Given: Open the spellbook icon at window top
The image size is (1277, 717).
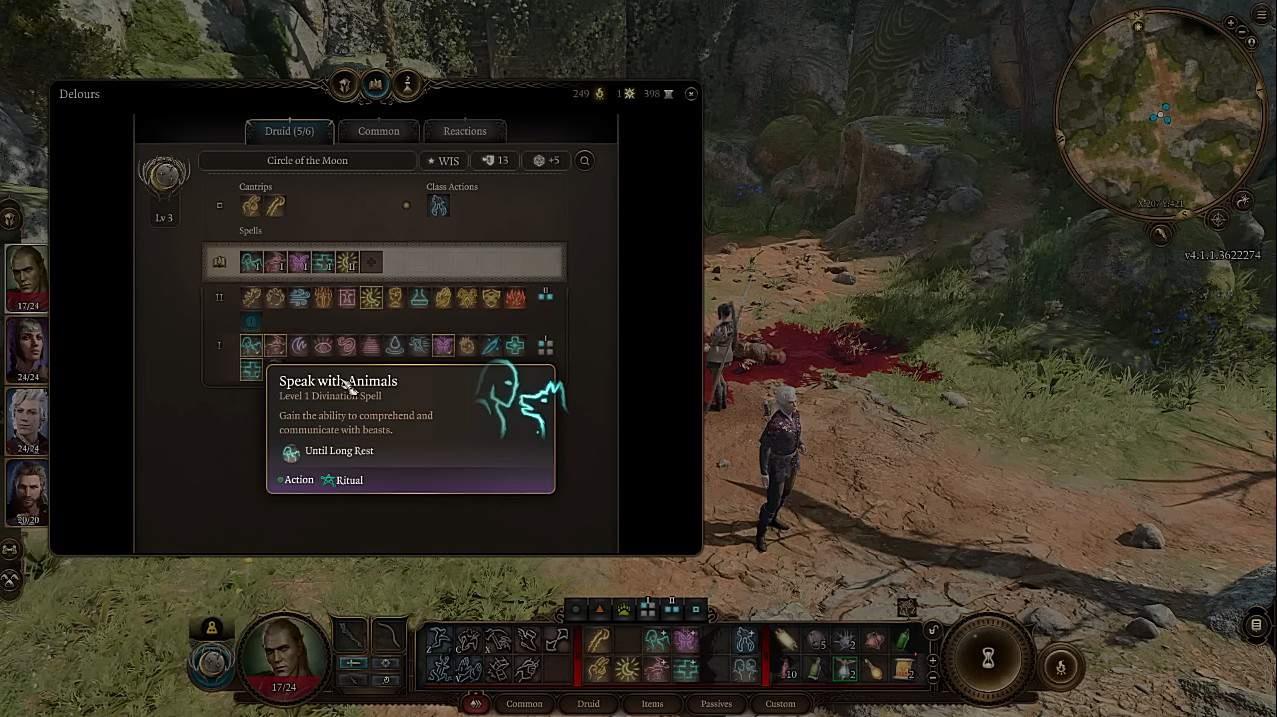Looking at the screenshot, I should (x=375, y=85).
